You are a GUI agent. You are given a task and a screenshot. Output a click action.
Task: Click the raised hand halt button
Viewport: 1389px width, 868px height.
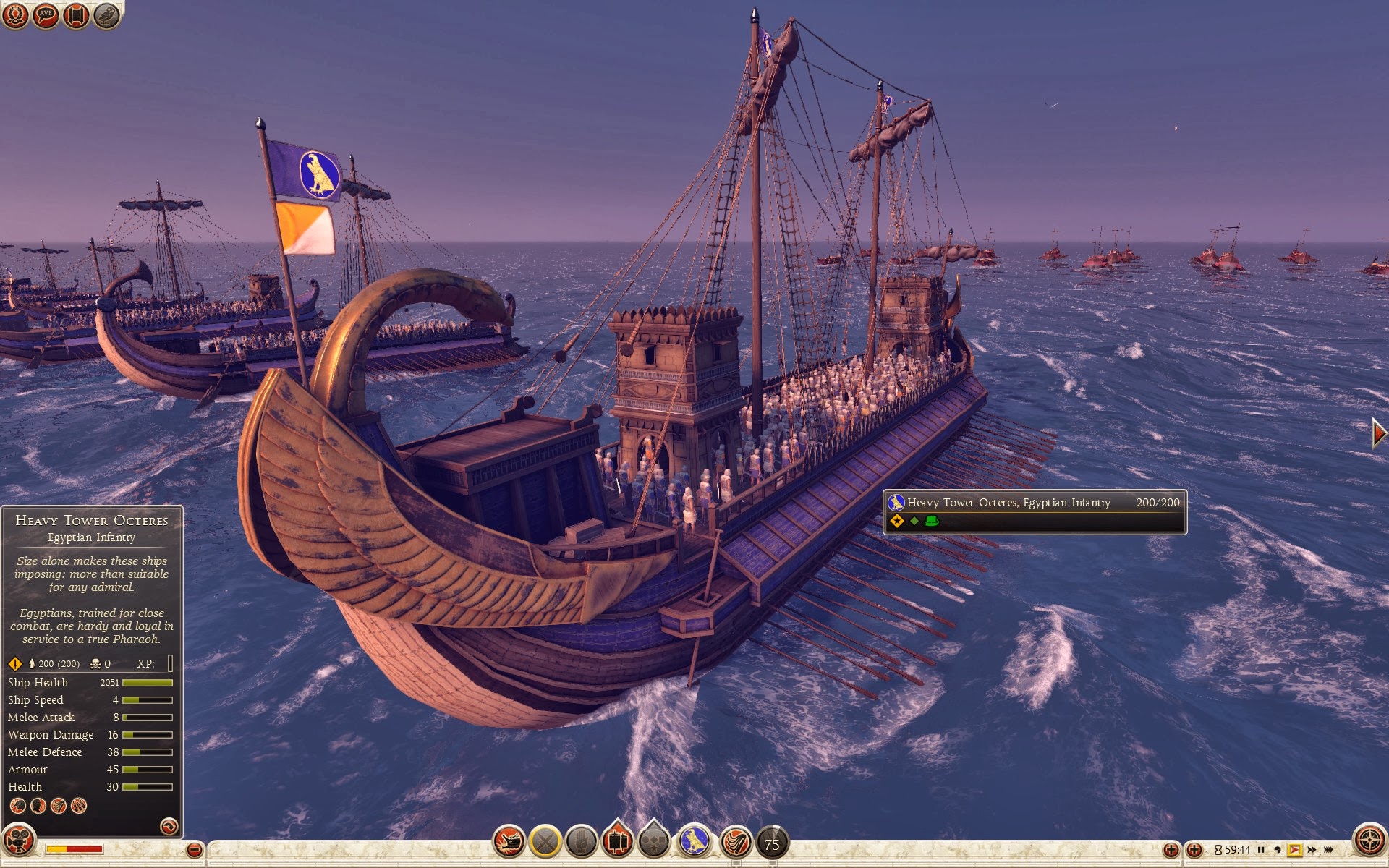[581, 842]
